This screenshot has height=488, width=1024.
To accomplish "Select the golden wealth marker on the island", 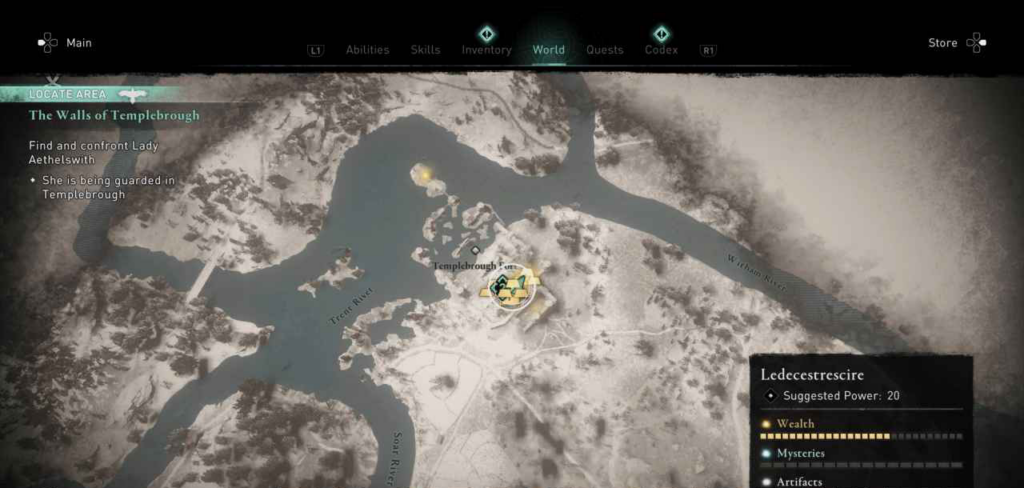I will 429,176.
